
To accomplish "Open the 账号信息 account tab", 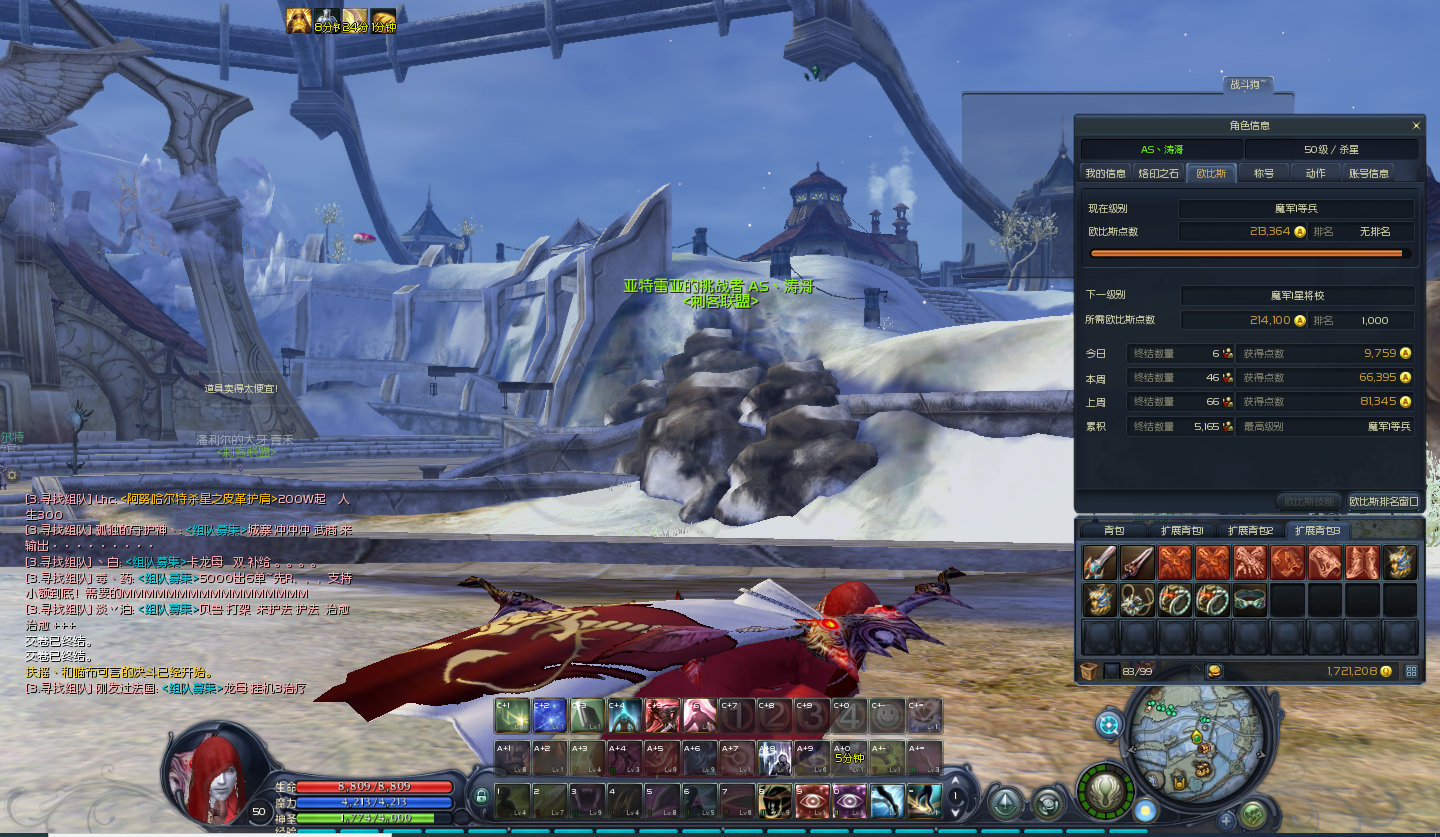I will [x=1368, y=173].
